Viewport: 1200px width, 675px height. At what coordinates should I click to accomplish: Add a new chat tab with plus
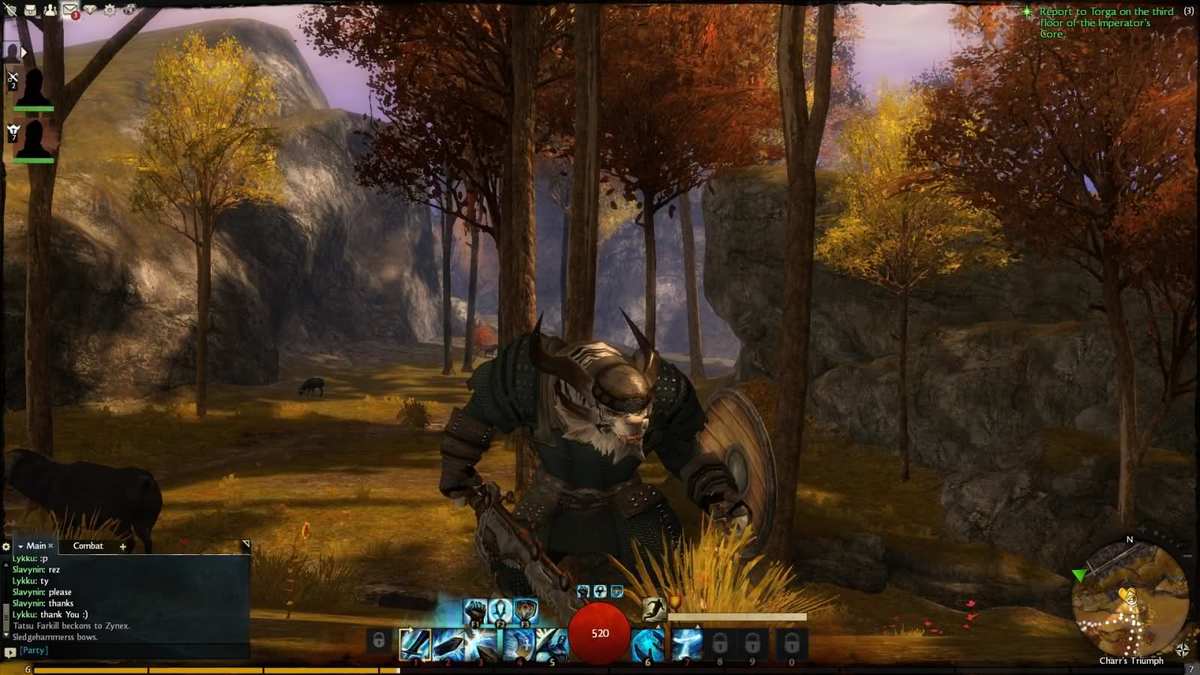pyautogui.click(x=123, y=547)
